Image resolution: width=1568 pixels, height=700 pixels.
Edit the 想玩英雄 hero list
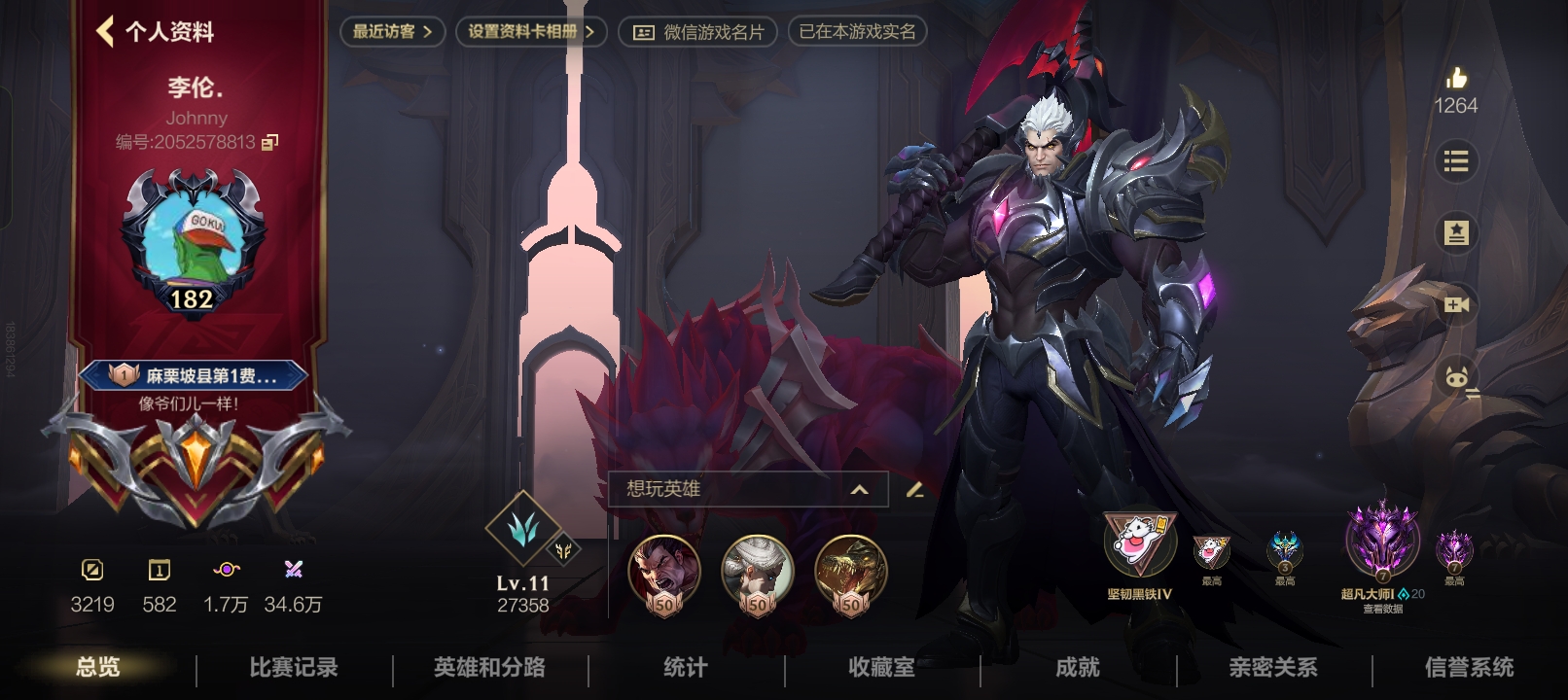[914, 489]
